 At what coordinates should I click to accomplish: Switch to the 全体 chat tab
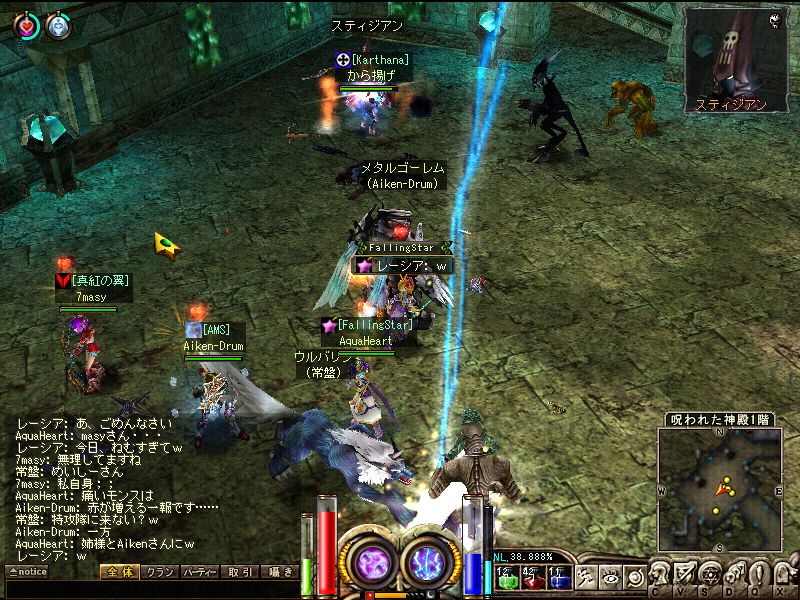(x=117, y=572)
